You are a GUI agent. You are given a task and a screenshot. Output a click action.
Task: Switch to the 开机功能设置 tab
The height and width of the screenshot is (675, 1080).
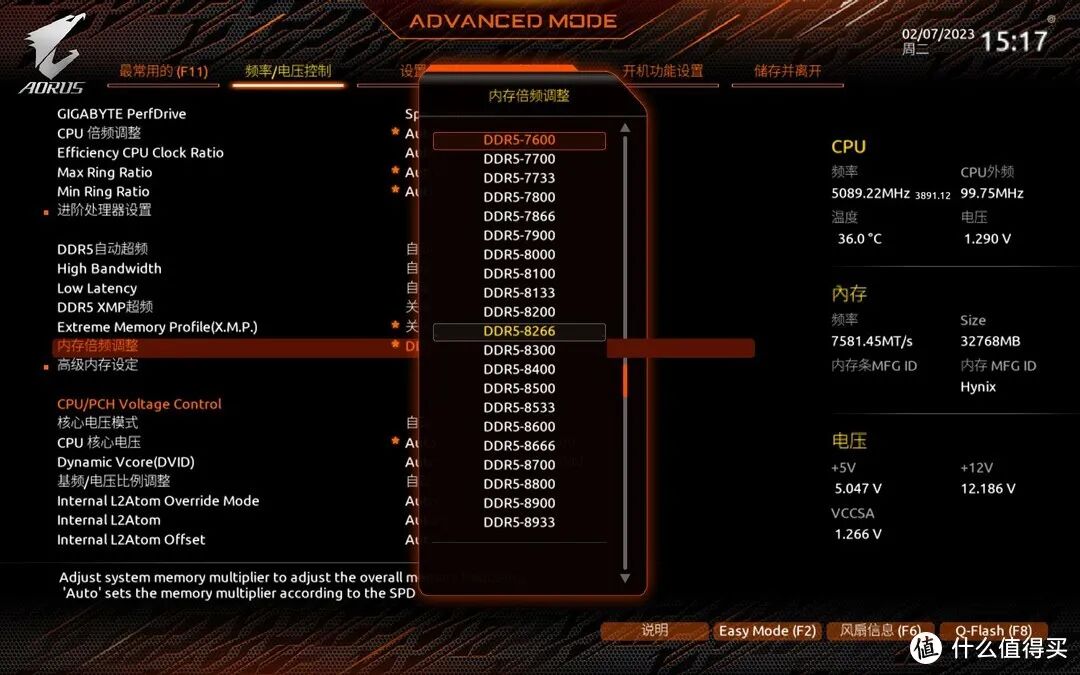tap(663, 71)
